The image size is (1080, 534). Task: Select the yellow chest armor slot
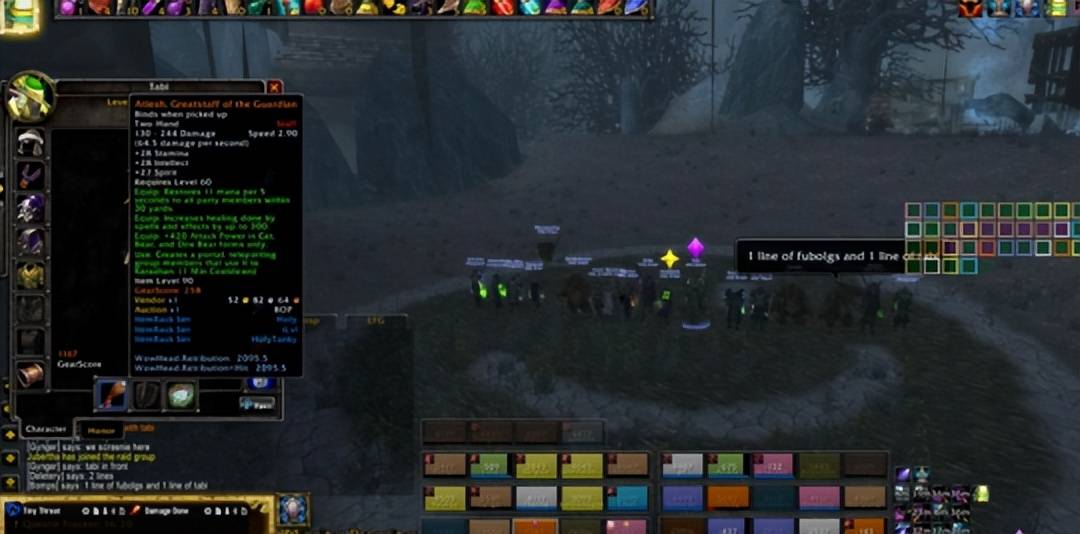click(x=31, y=275)
